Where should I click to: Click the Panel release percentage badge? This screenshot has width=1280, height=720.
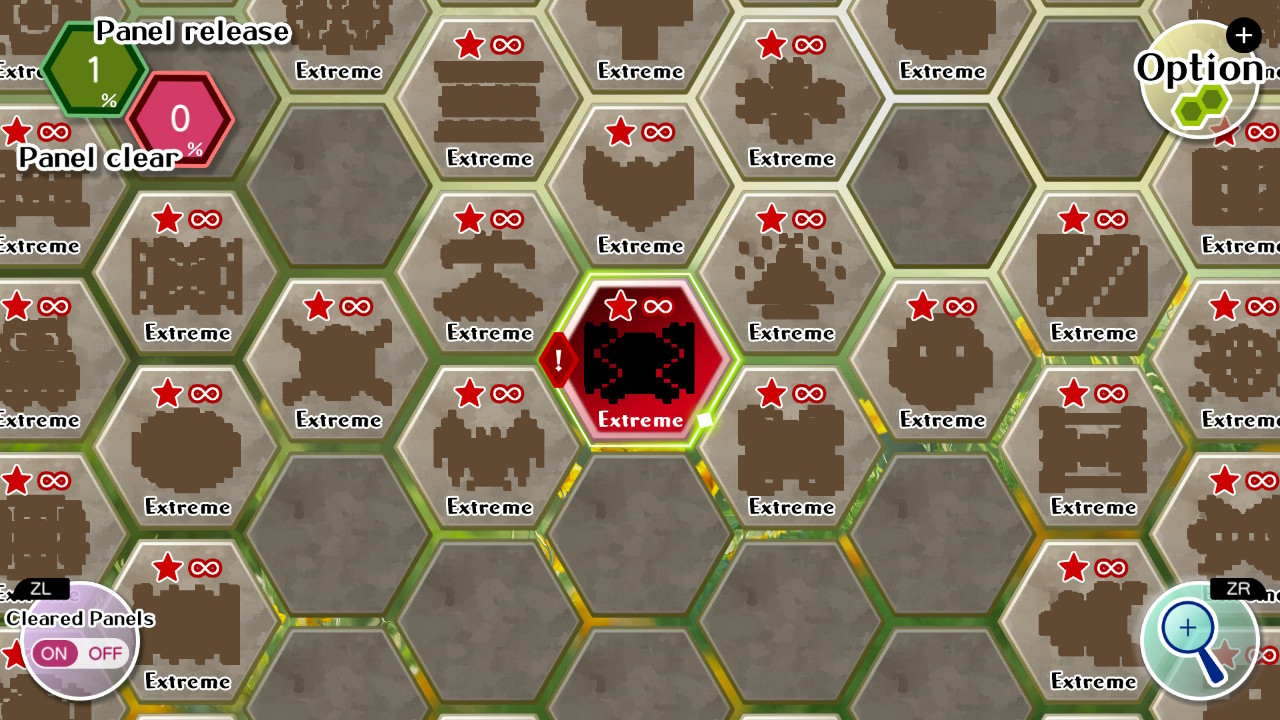click(95, 70)
